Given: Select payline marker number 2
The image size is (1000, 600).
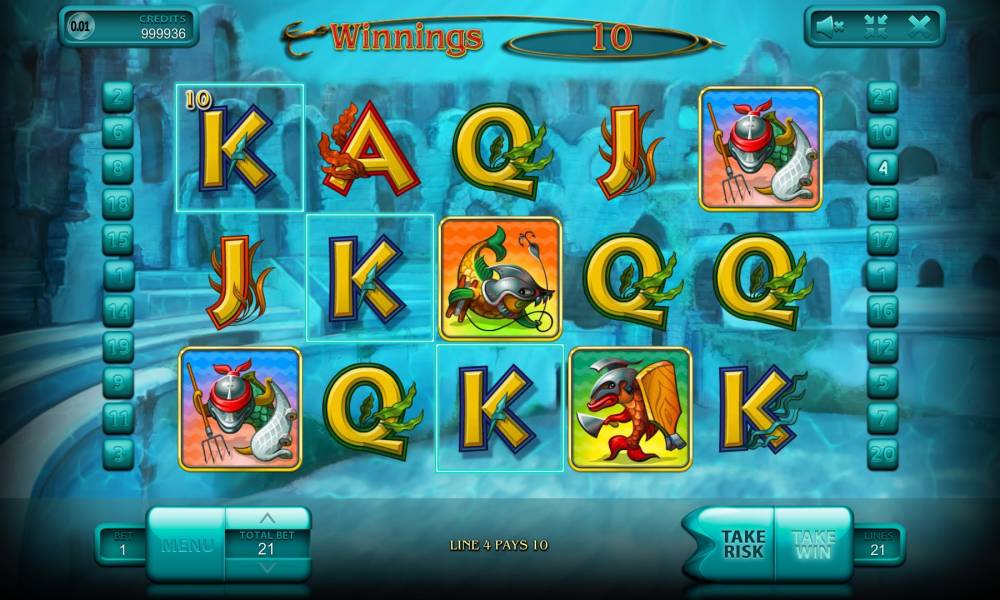Looking at the screenshot, I should [x=118, y=97].
